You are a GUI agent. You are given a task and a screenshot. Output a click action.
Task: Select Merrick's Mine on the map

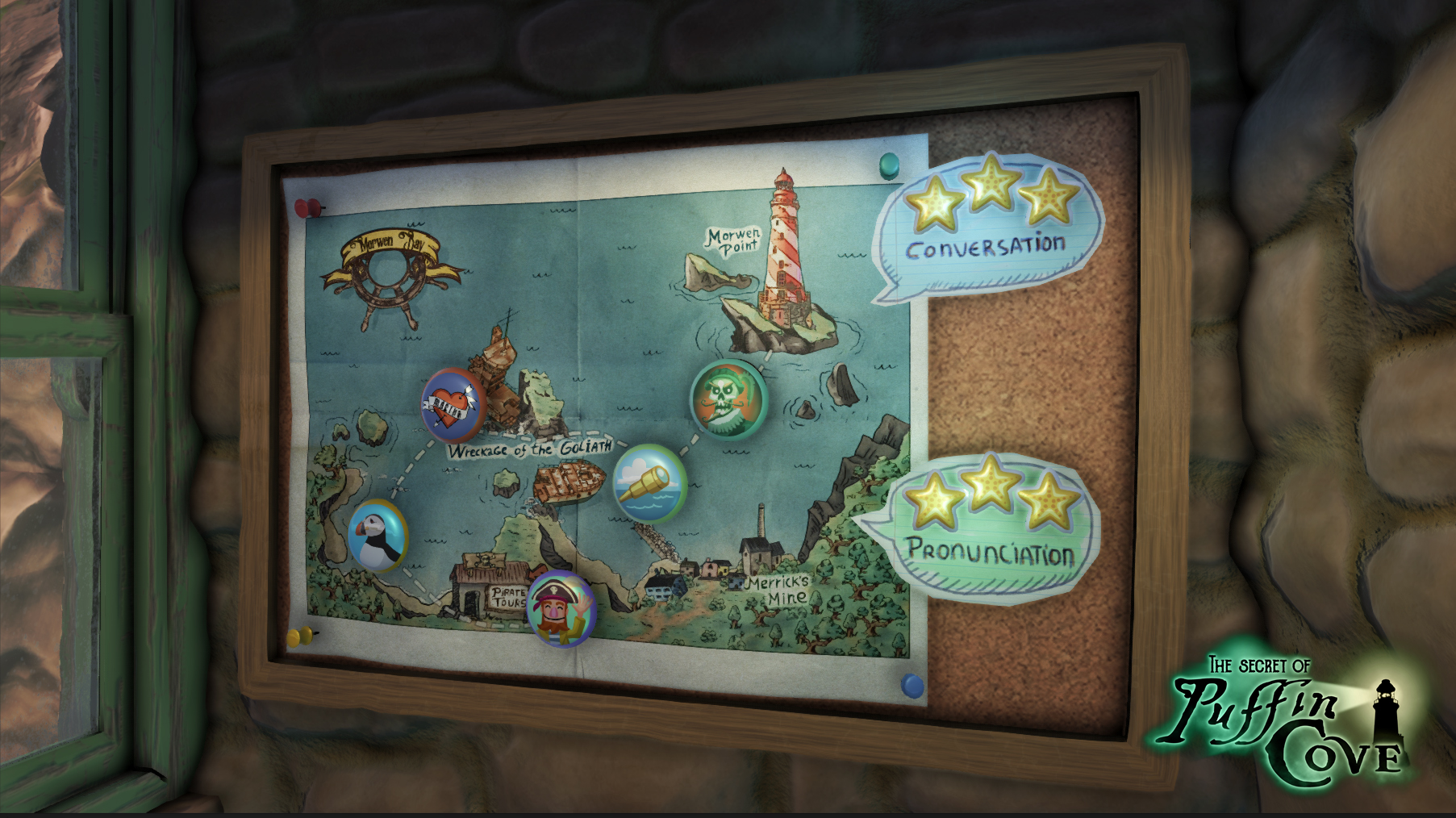click(x=757, y=557)
